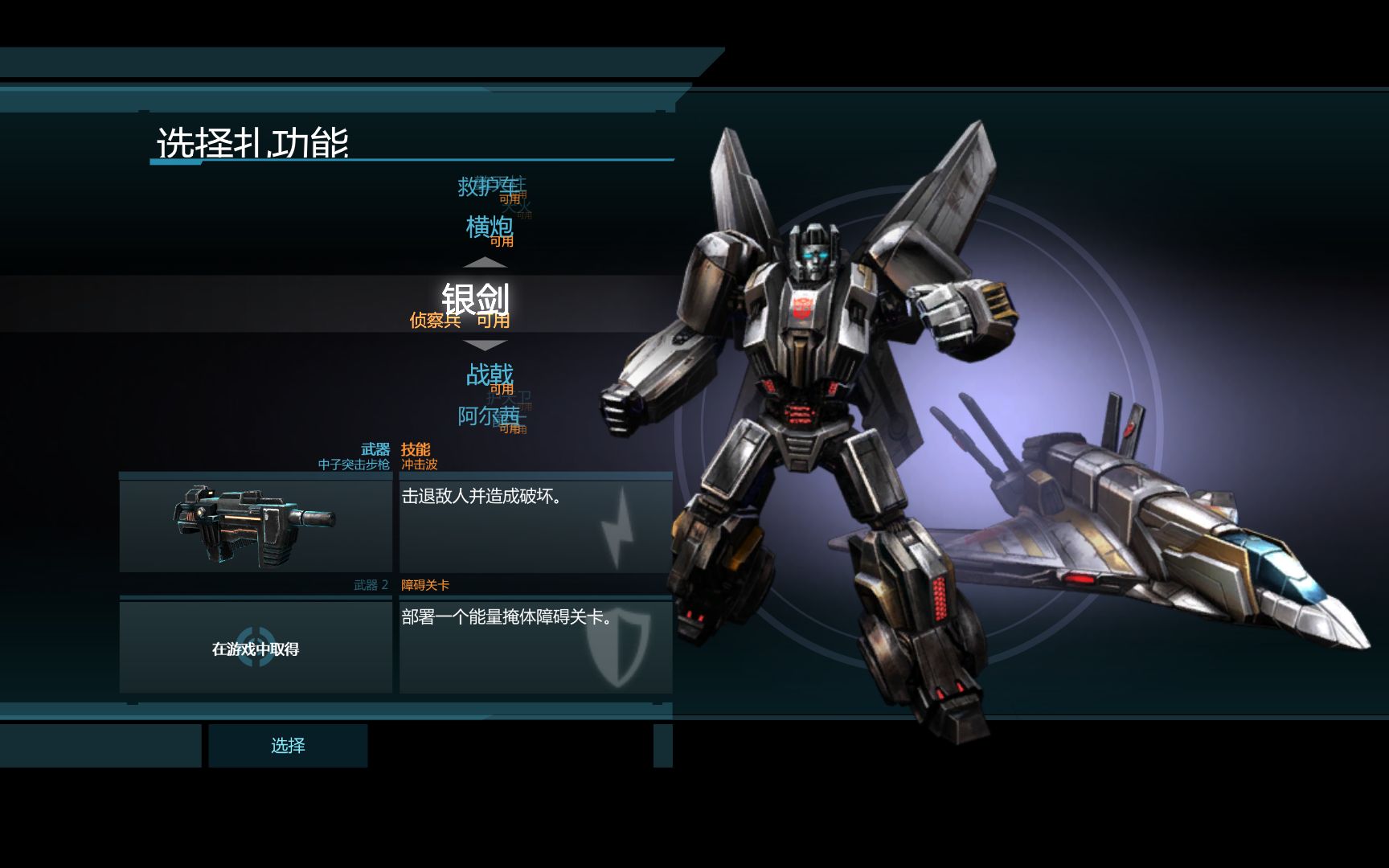Click the up arrow above 银剑
This screenshot has height=868, width=1389.
(486, 263)
